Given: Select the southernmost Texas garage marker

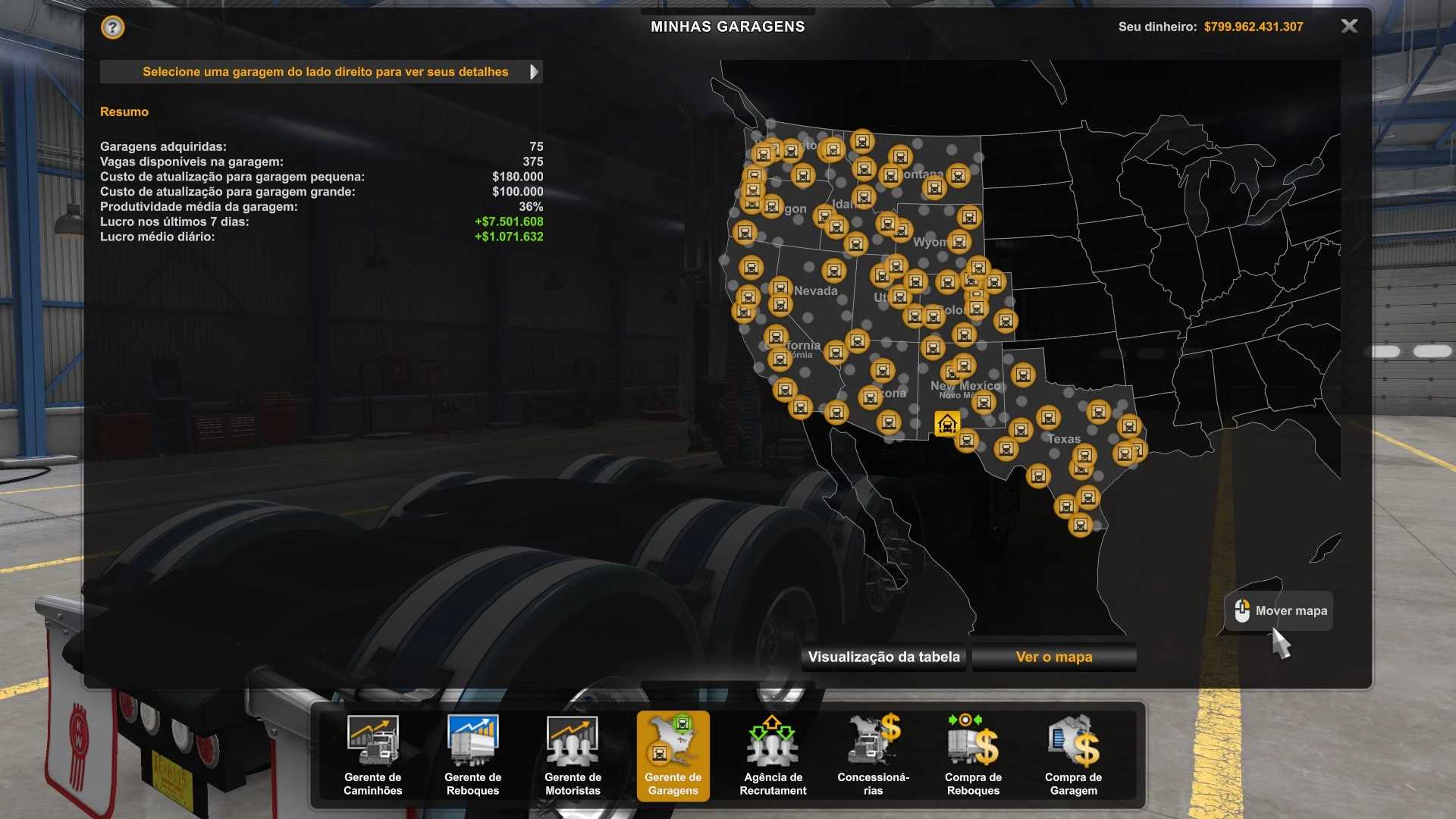Looking at the screenshot, I should click(x=1080, y=525).
